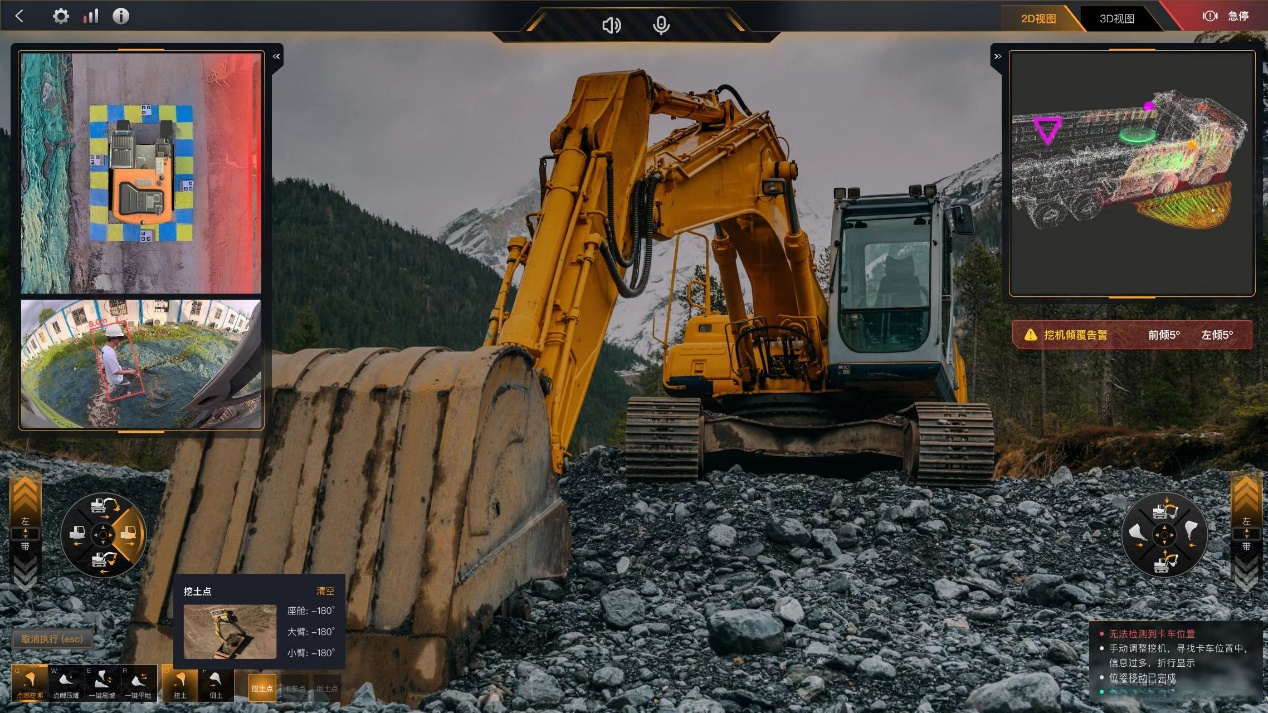Click the 取消执行 (esc) button
The image size is (1268, 713).
click(53, 639)
